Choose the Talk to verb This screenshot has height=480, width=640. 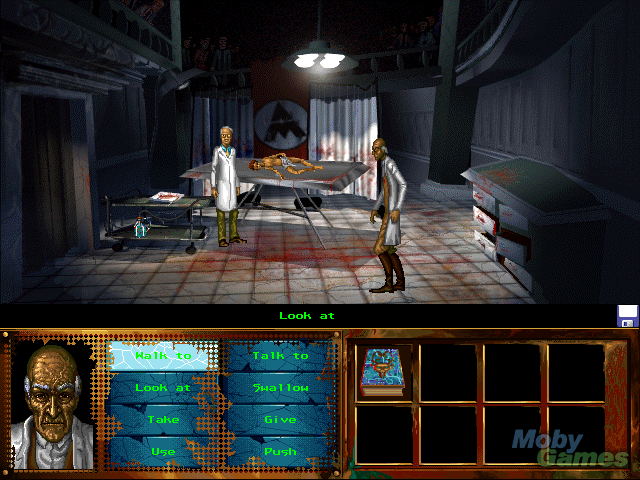coord(280,355)
